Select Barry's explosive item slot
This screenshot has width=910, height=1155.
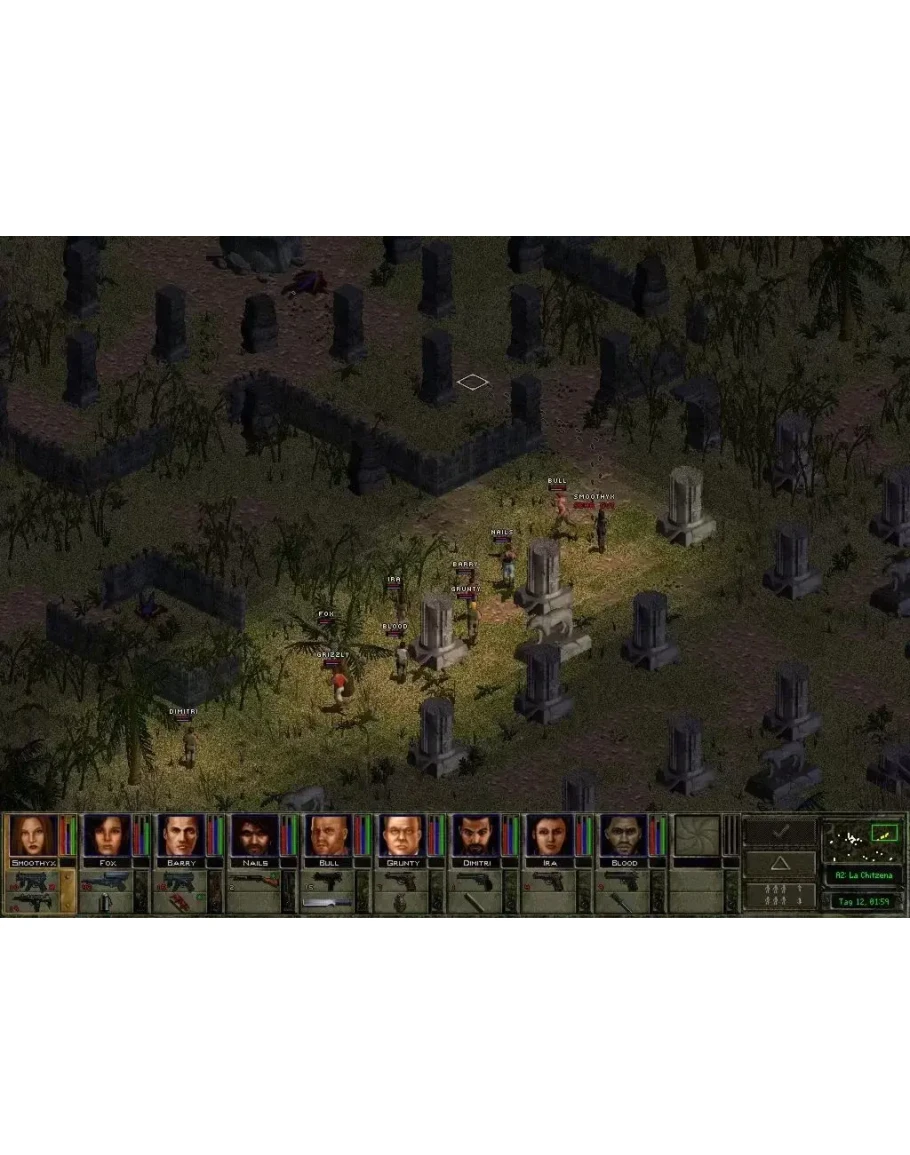180,901
